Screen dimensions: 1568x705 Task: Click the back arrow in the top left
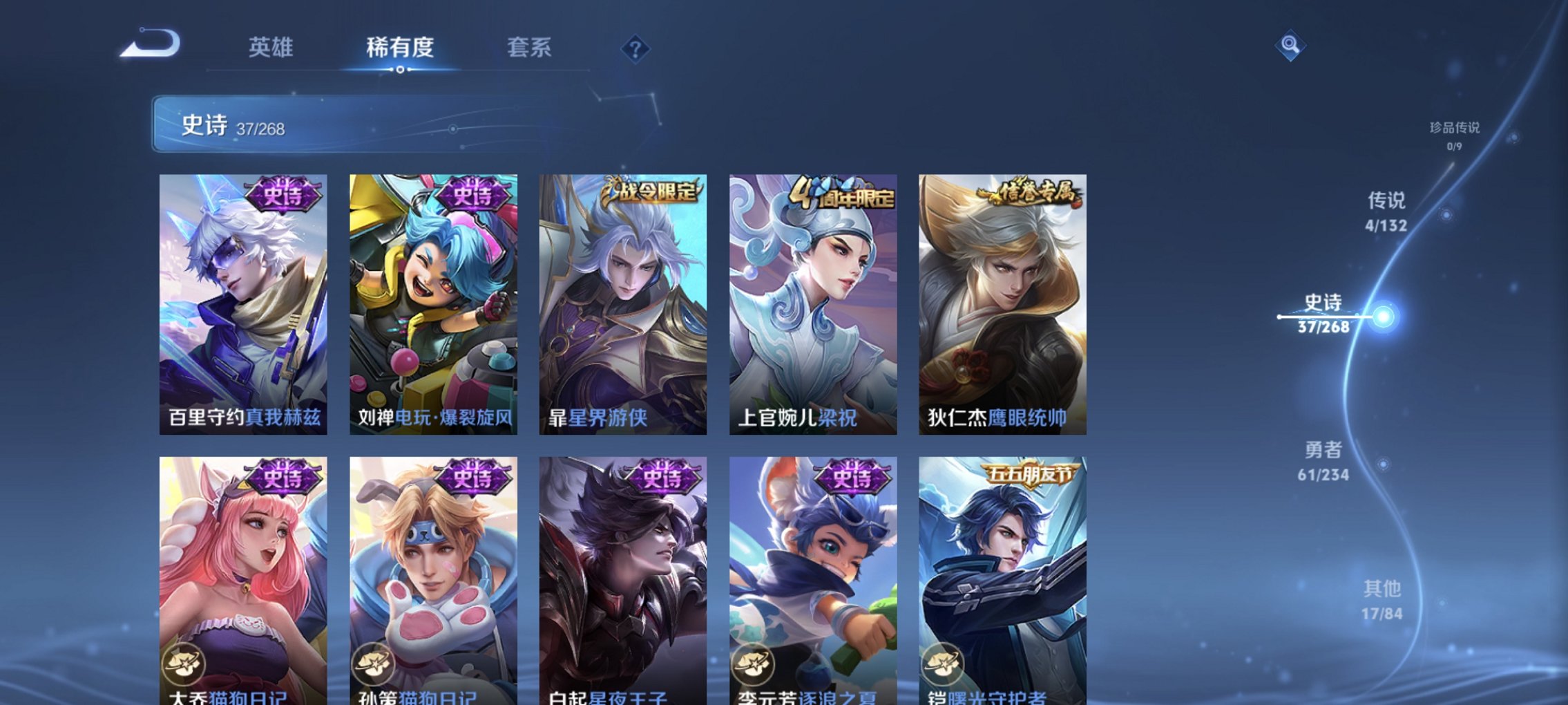tap(147, 44)
